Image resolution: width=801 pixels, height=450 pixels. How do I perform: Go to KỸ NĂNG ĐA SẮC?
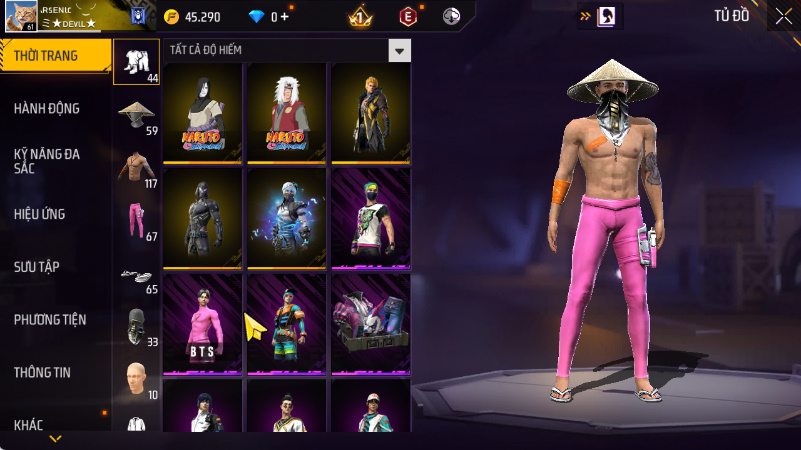point(47,161)
